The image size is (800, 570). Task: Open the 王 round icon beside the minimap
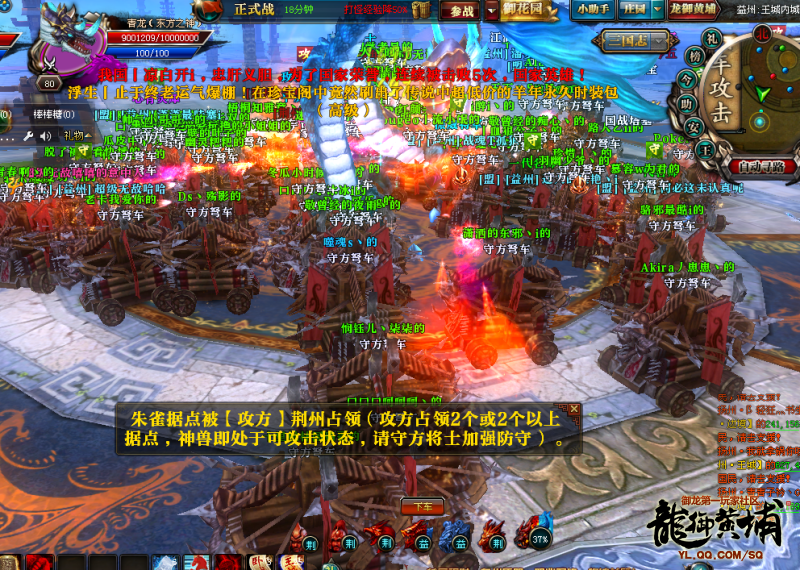(704, 149)
